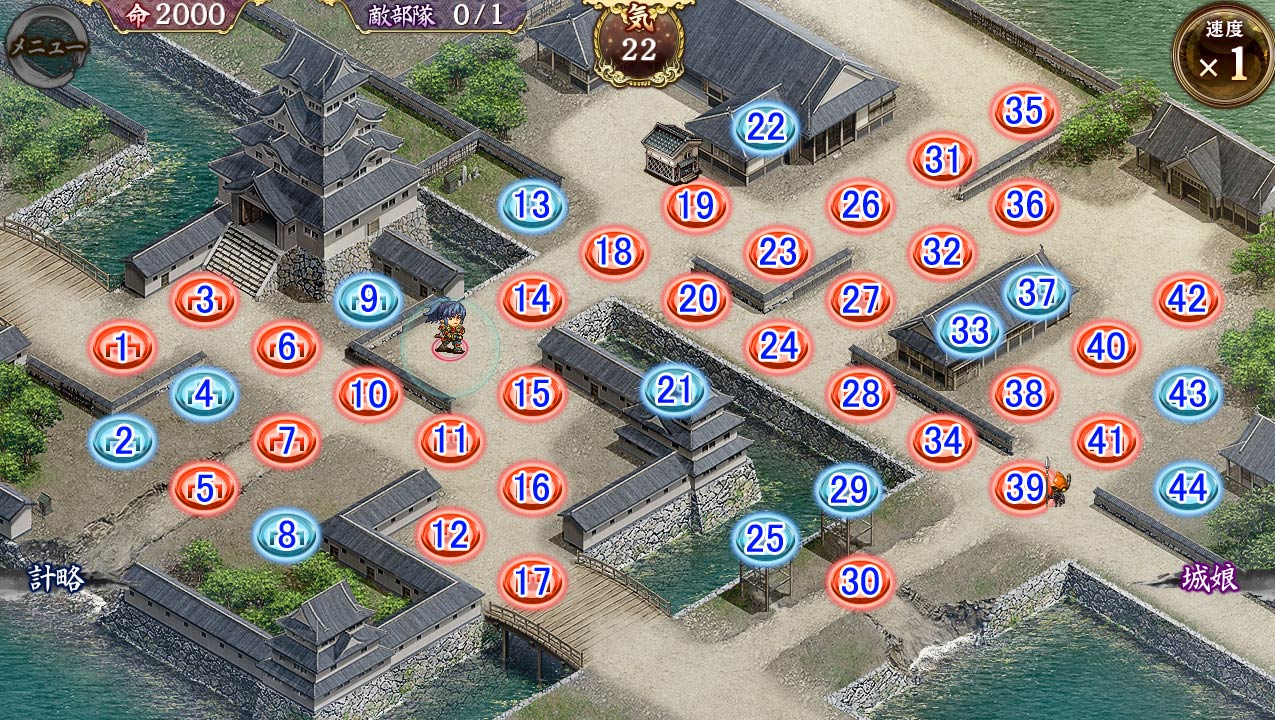The height and width of the screenshot is (720, 1275).
Task: Select blue deployment tile 21
Action: (675, 390)
